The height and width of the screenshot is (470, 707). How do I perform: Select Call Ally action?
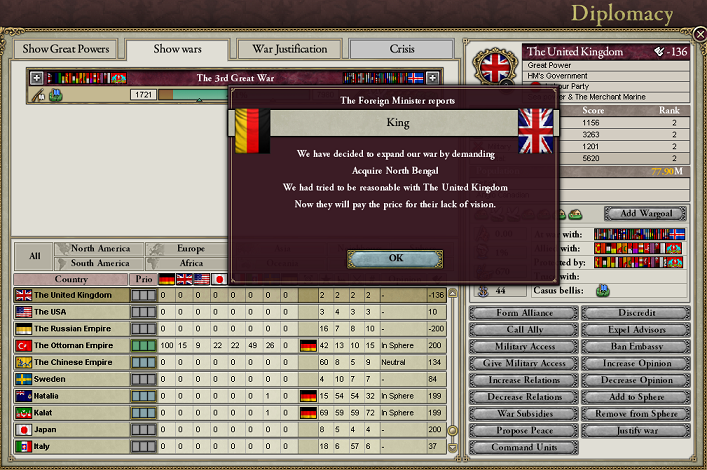coord(522,330)
